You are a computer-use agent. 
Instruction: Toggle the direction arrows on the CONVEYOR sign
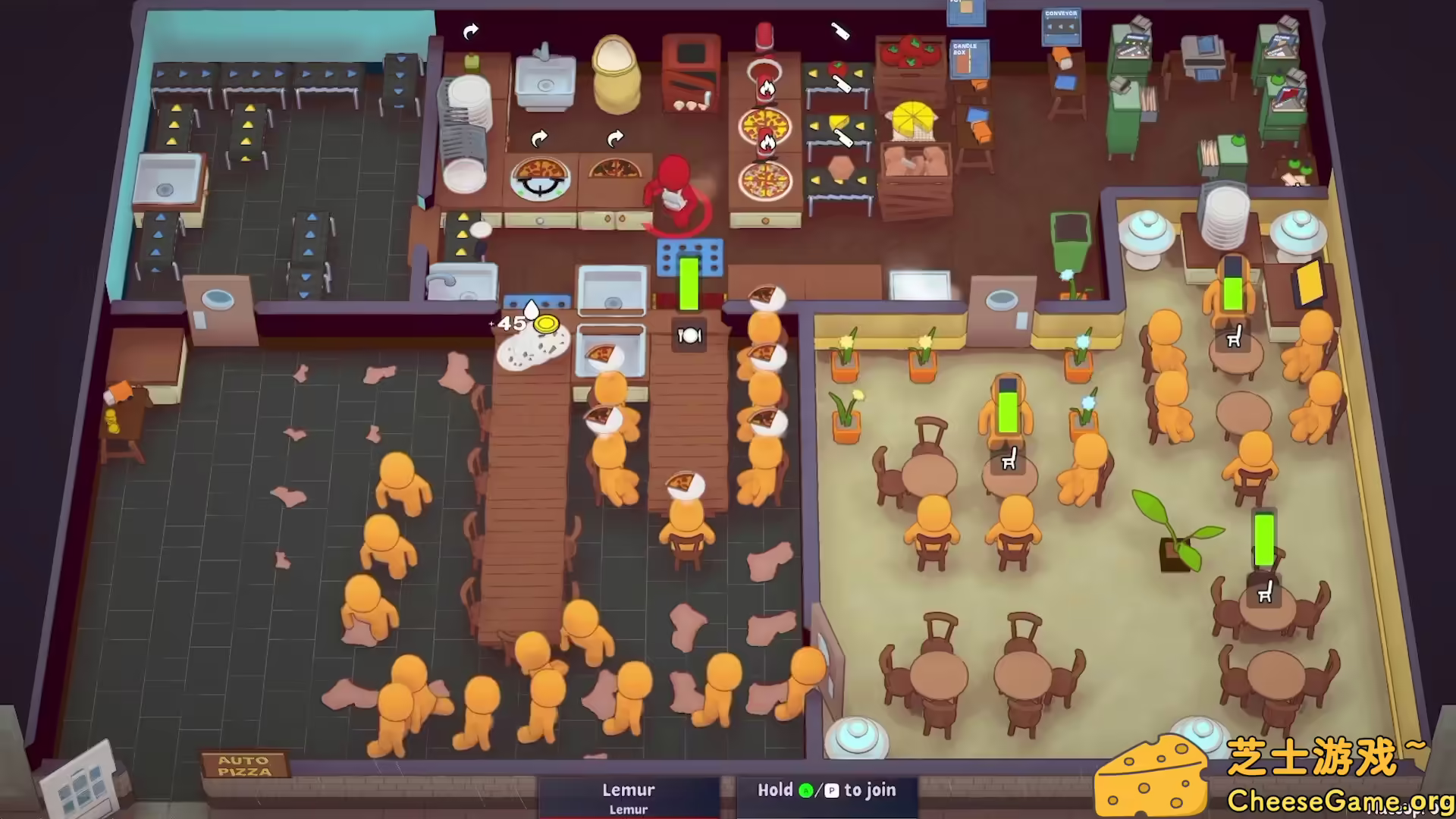point(1061,27)
